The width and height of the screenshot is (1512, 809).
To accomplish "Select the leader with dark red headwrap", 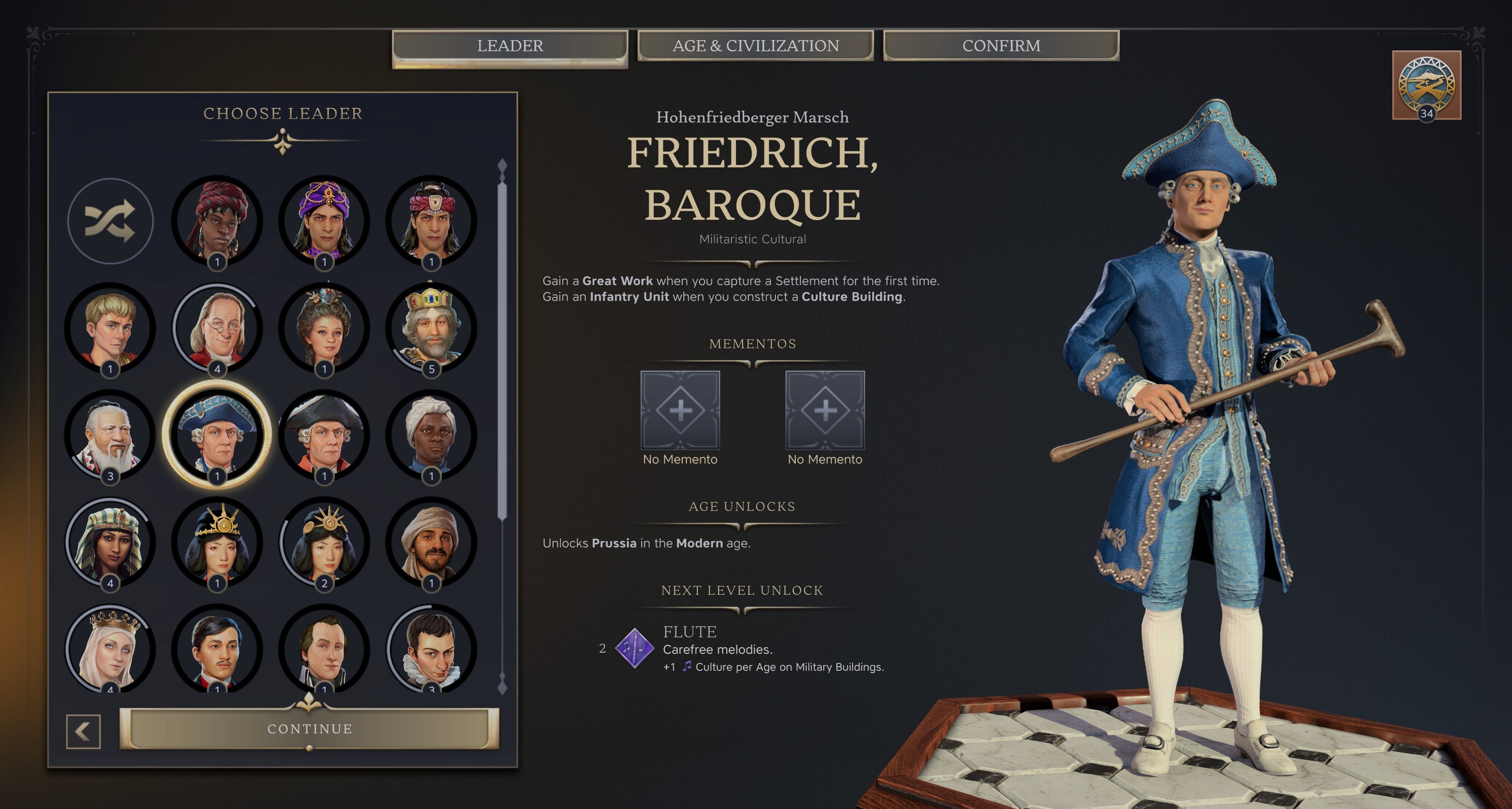I will point(217,221).
